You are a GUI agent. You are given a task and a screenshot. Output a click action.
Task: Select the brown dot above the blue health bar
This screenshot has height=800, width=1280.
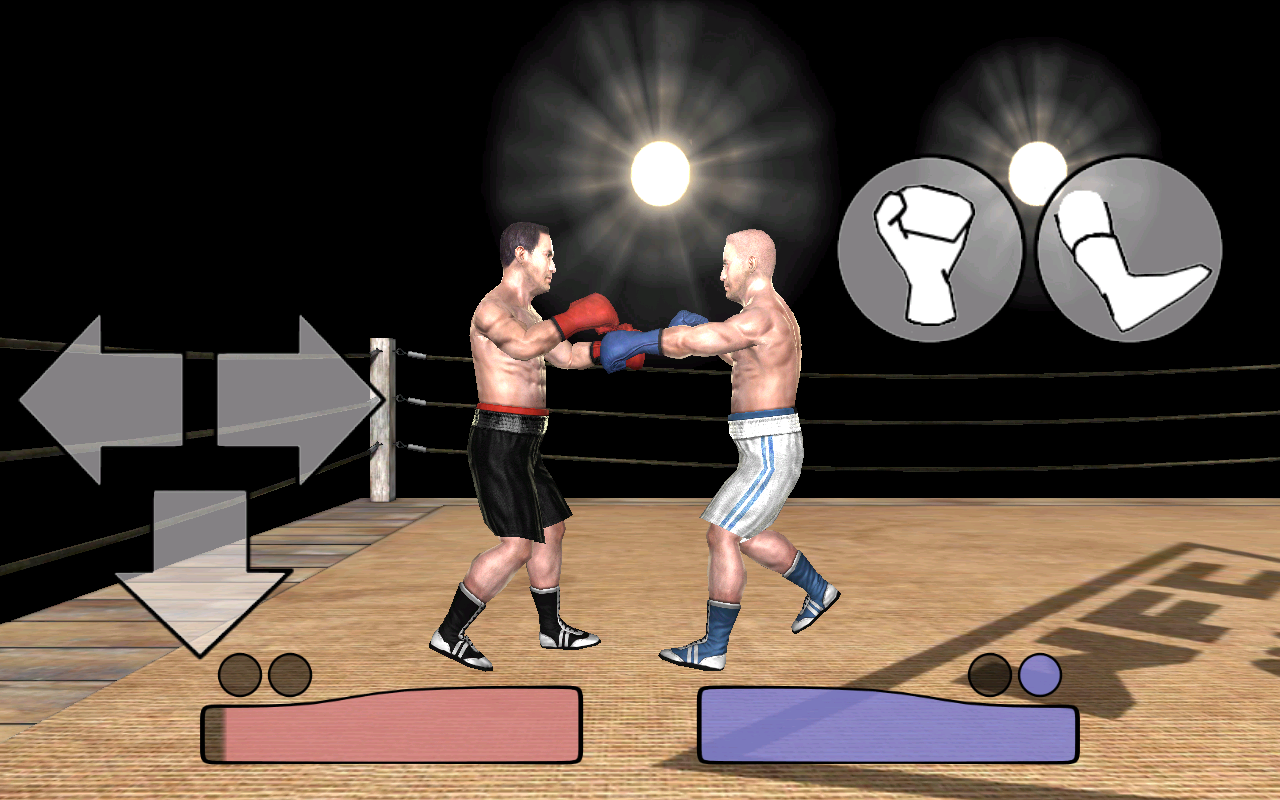tap(992, 672)
